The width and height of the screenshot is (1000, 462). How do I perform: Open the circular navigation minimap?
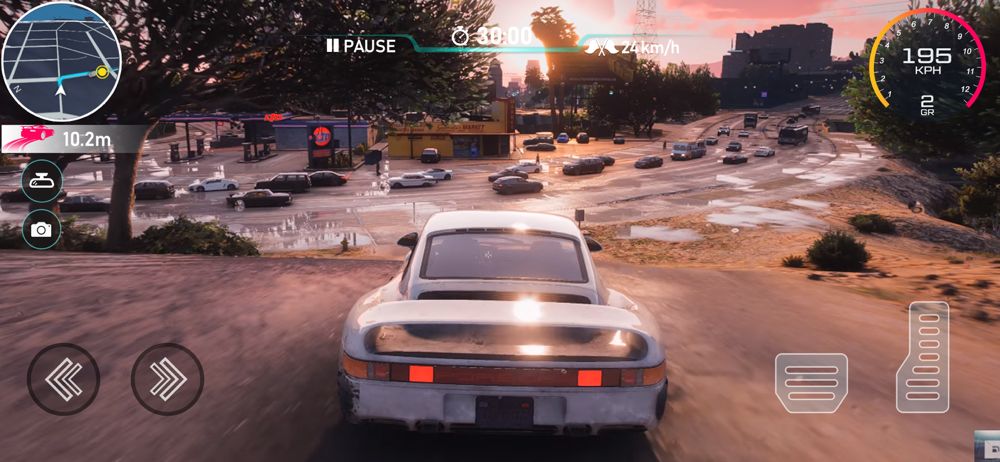[61, 62]
